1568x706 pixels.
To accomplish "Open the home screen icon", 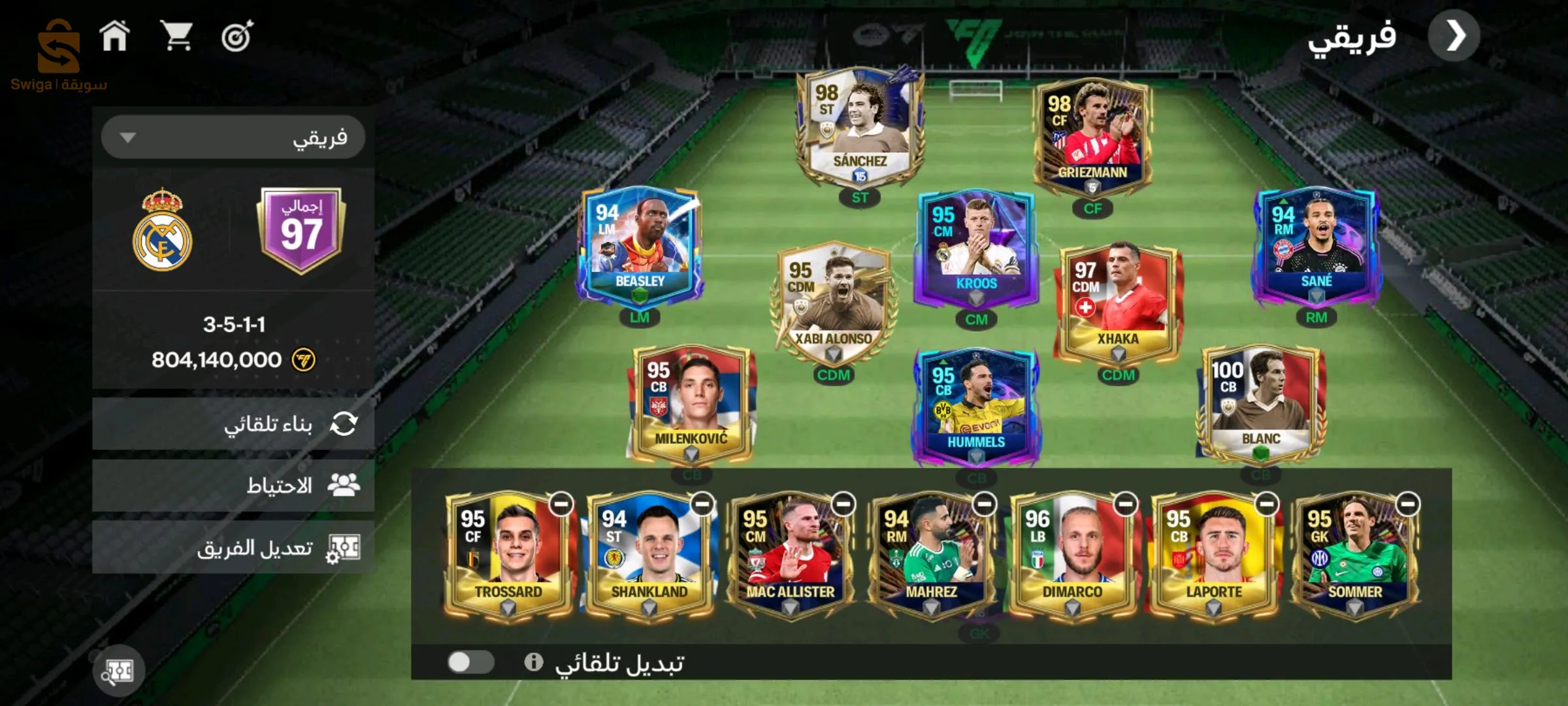I will pos(114,36).
